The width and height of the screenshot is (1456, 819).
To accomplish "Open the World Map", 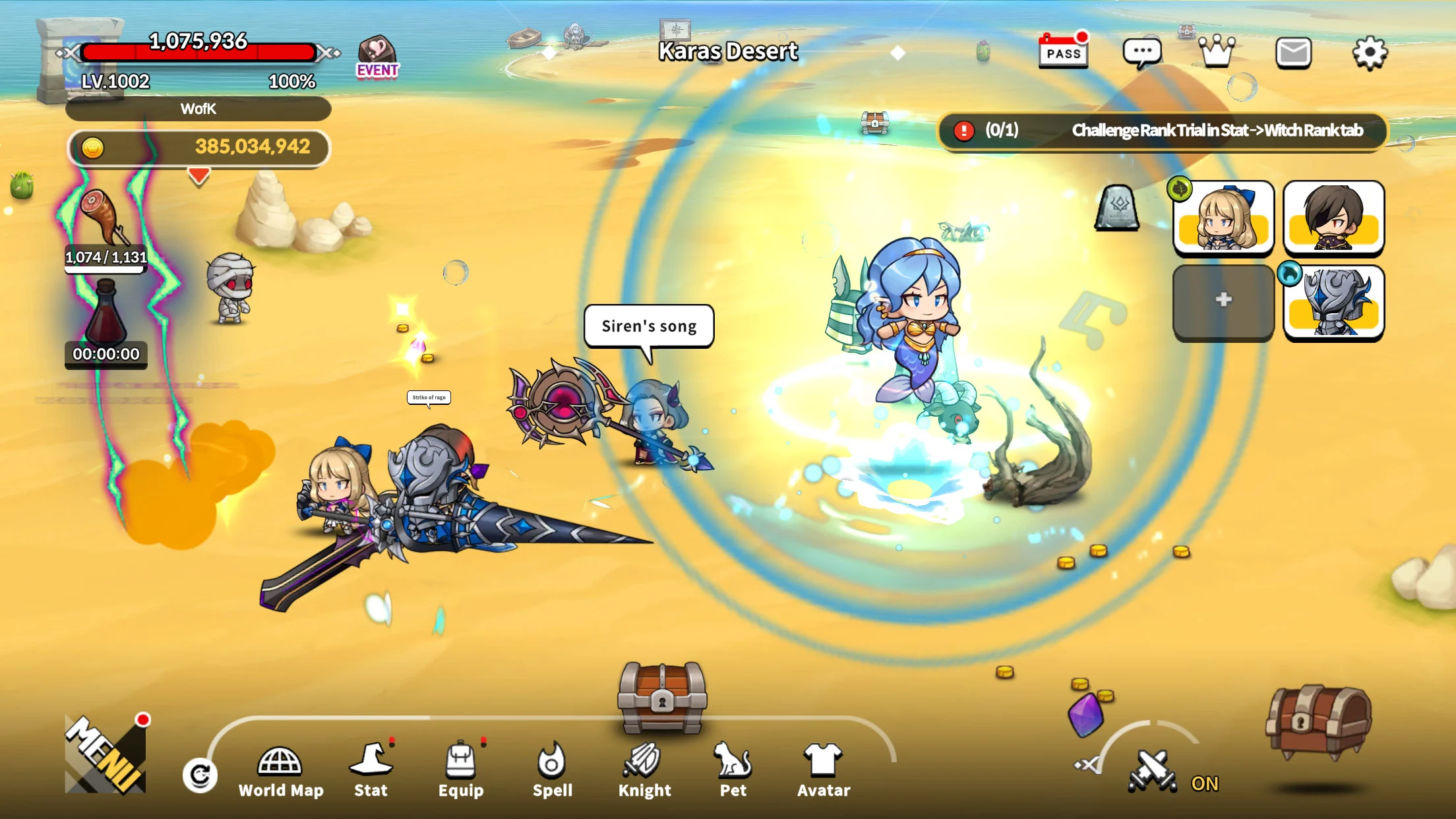I will (x=280, y=772).
